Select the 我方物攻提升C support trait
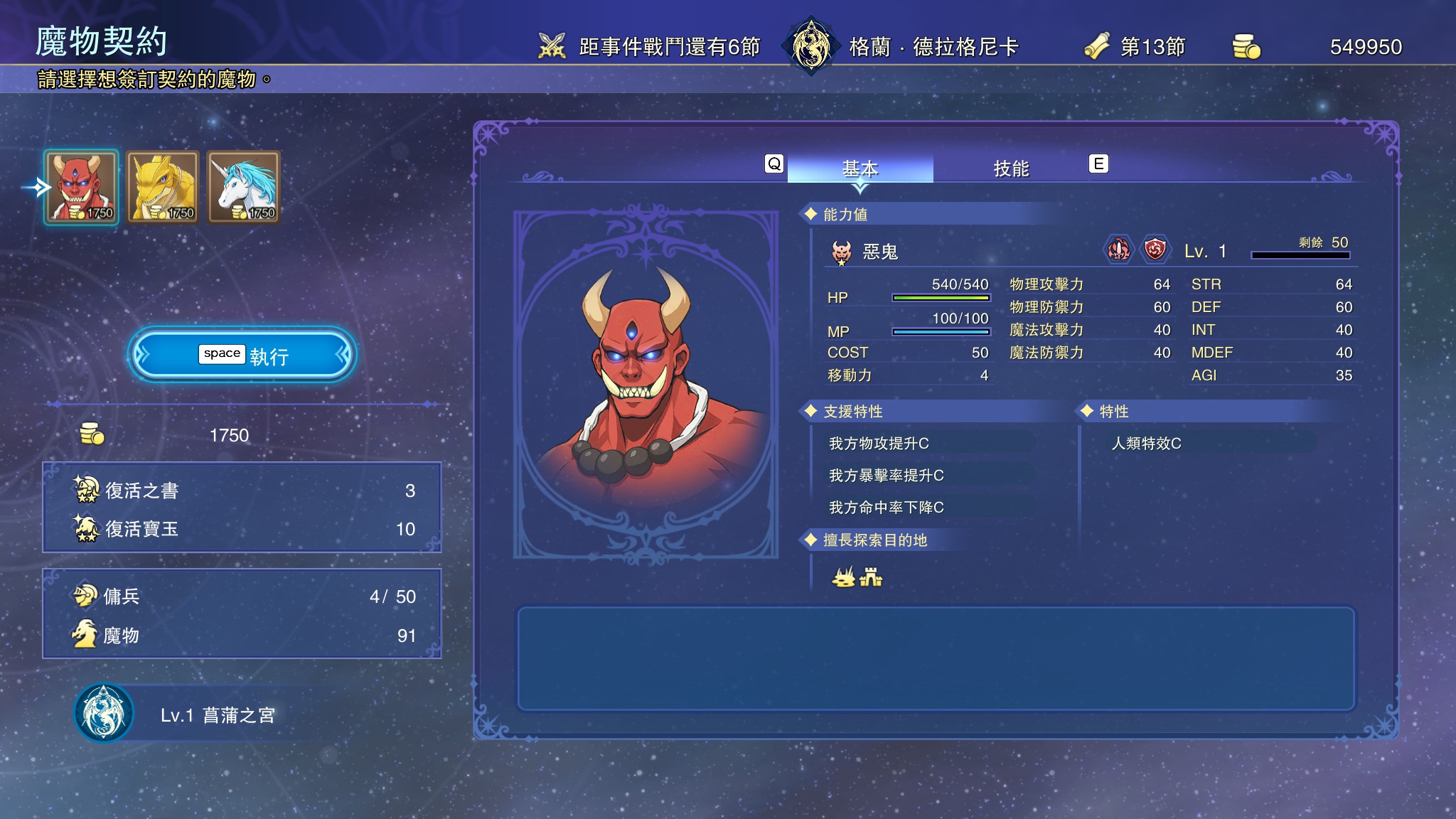Image resolution: width=1456 pixels, height=819 pixels. [x=879, y=444]
